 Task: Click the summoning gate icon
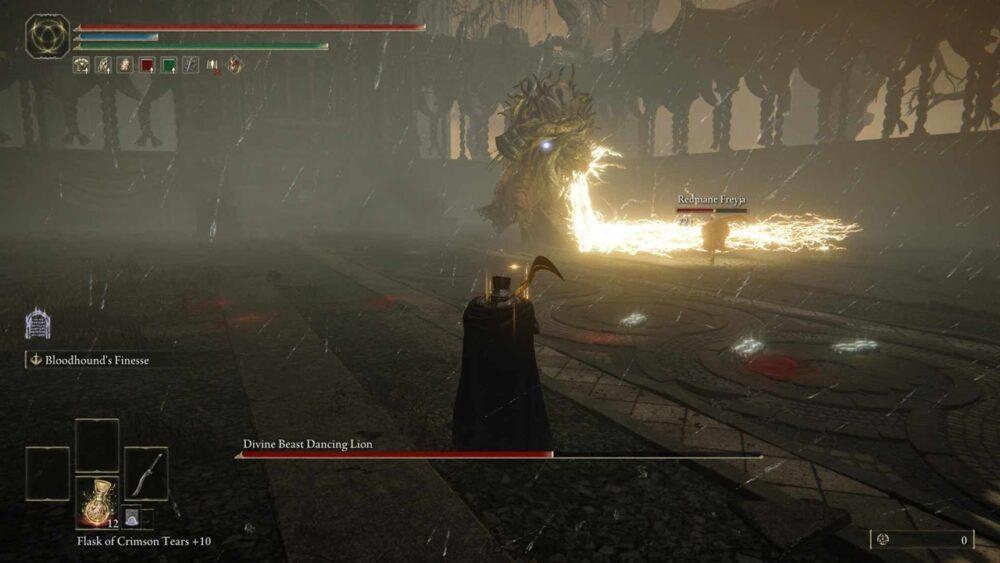[x=38, y=323]
